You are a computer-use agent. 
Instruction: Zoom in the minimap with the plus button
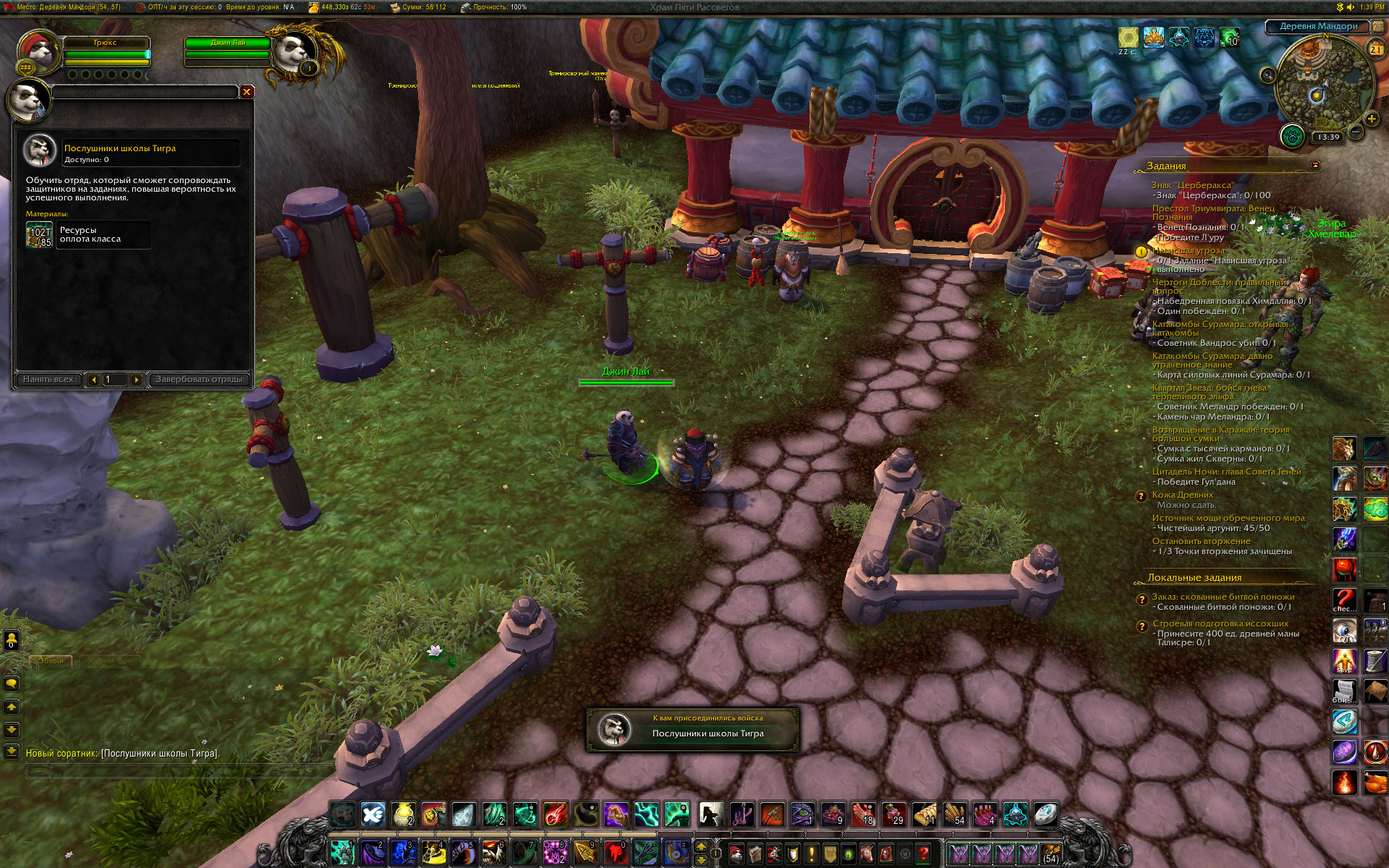coord(1371,119)
